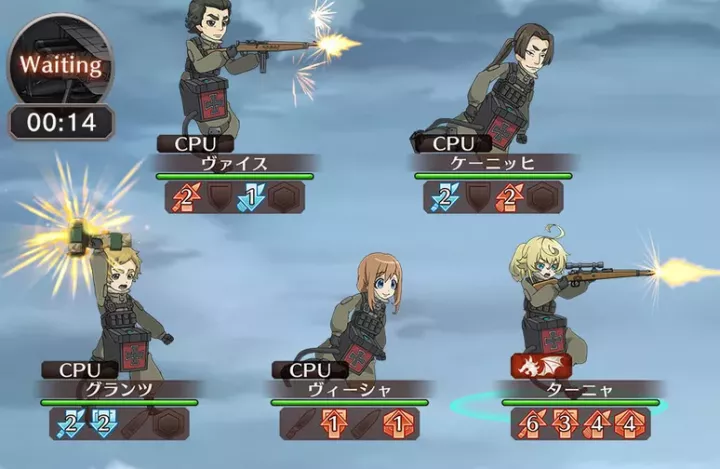Inspect ターニャ's buff icon showing 3

click(563, 424)
